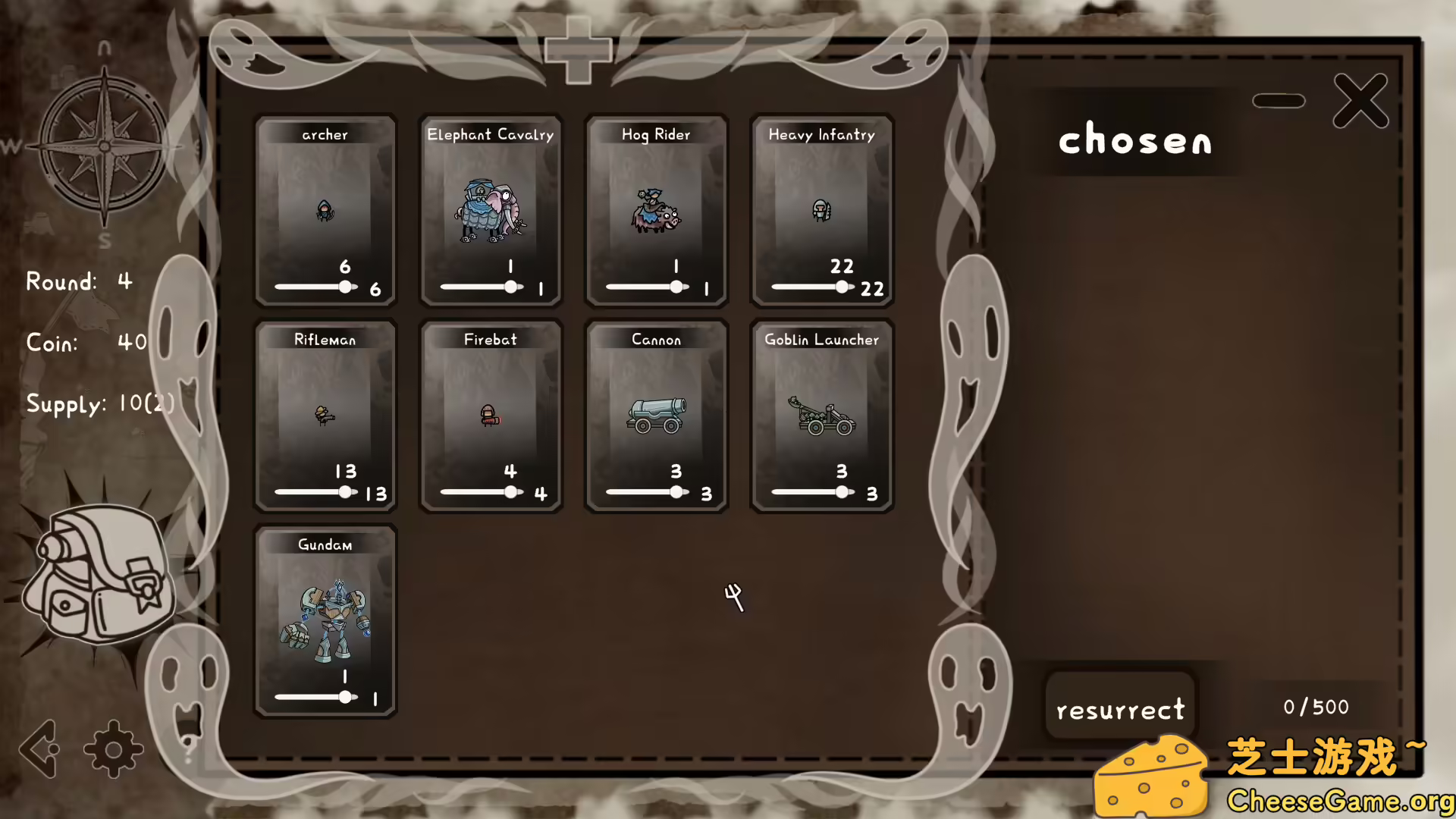Collapse the chosen panel with the minus control
This screenshot has width=1456, height=819.
[1279, 99]
